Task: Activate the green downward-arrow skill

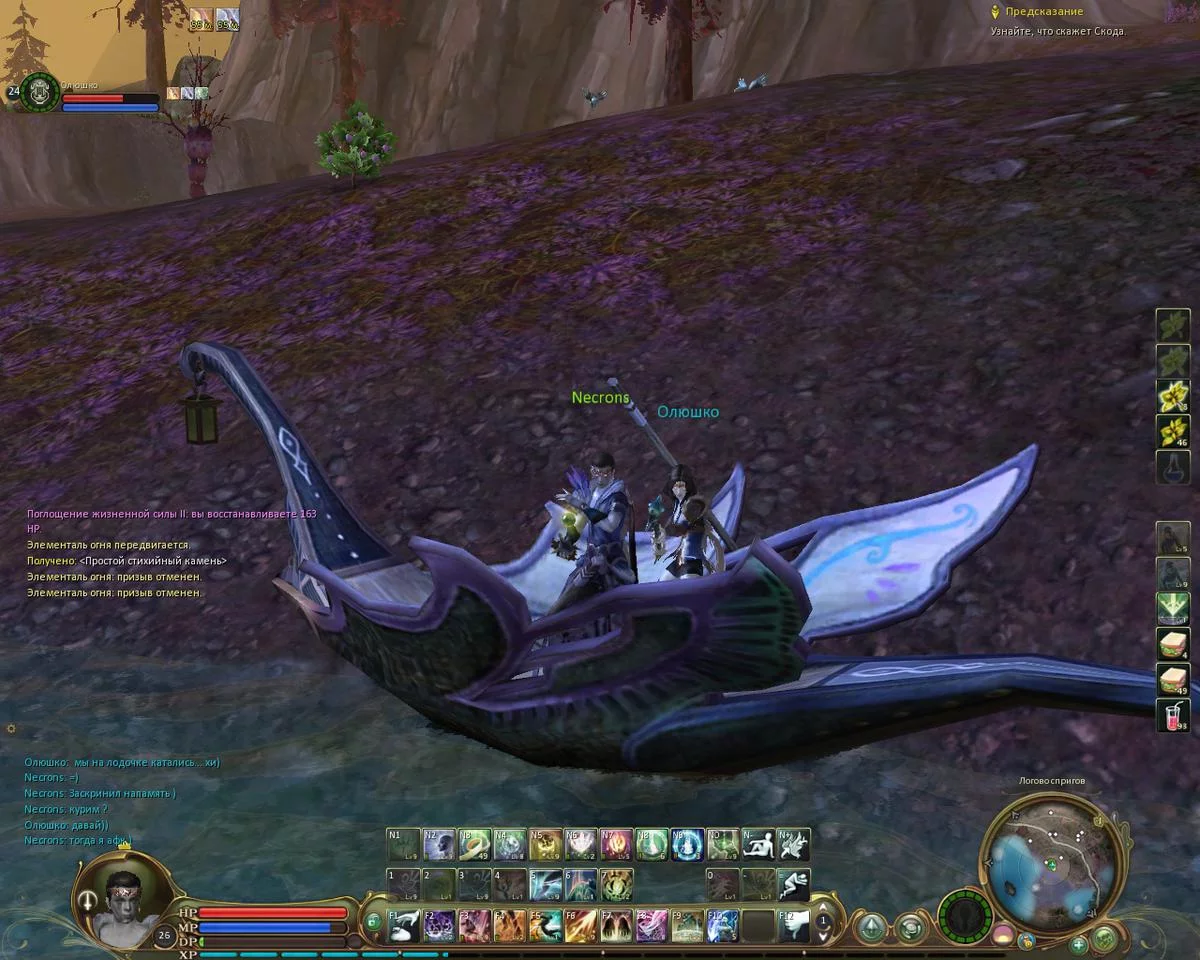Action: click(1173, 608)
